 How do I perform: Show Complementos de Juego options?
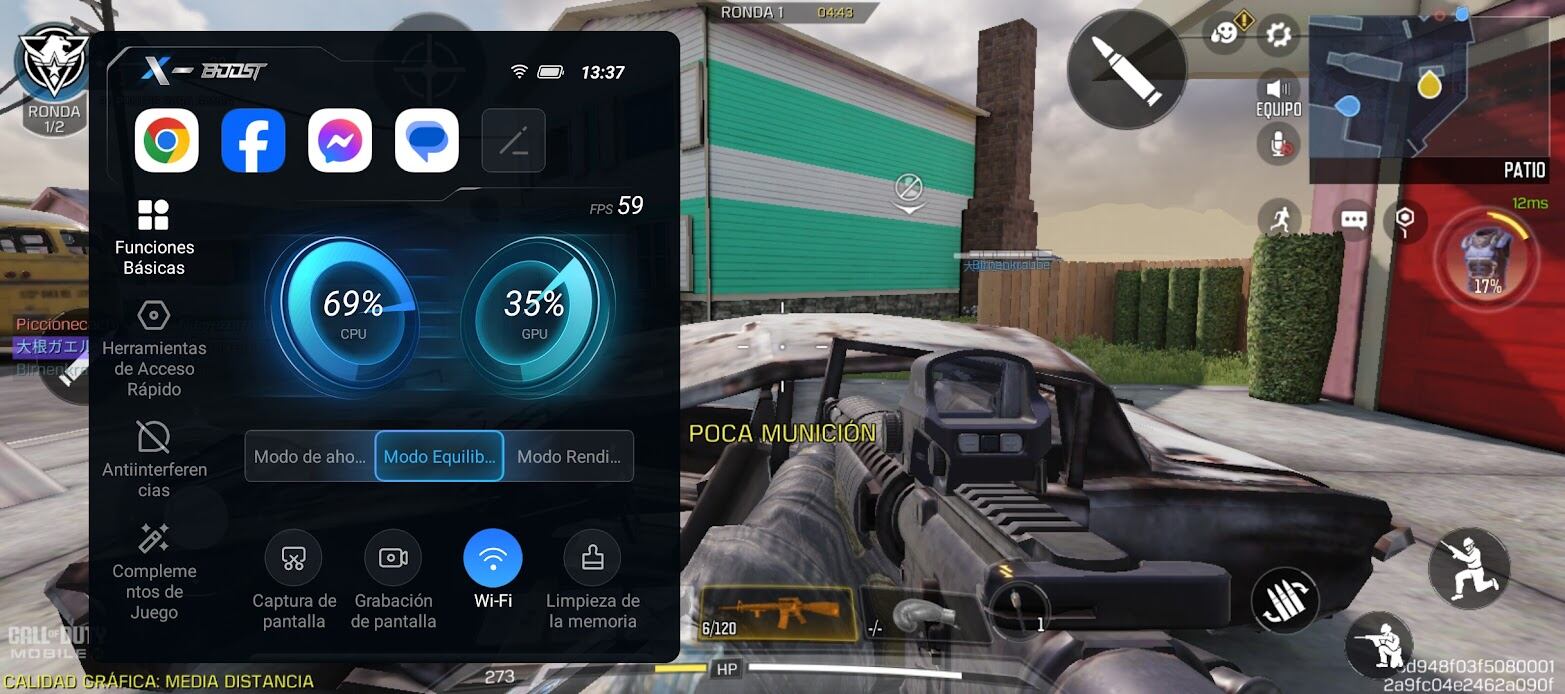tap(154, 571)
